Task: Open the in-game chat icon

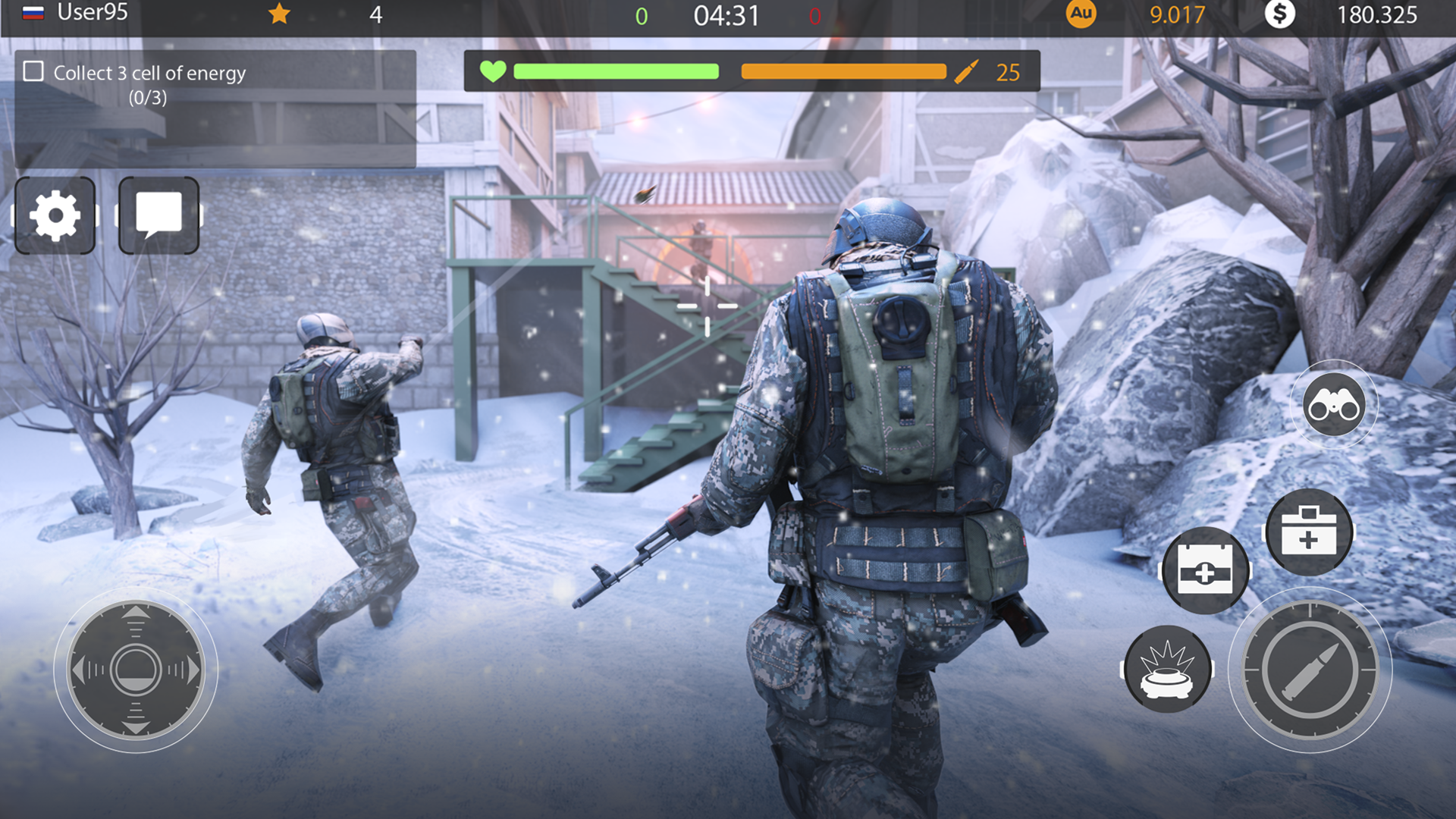Action: tap(158, 215)
